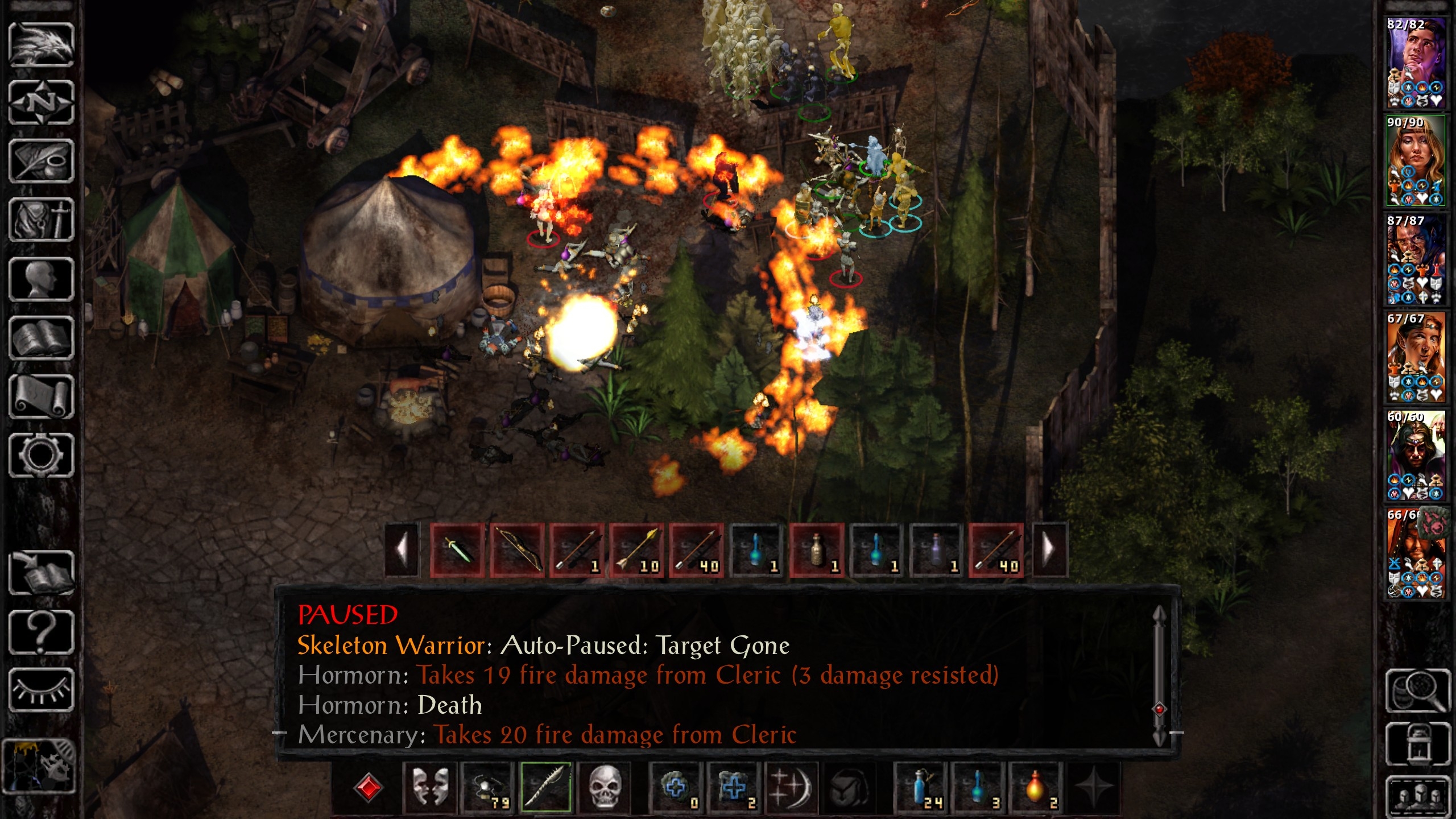Open the priest scroll

point(41,396)
